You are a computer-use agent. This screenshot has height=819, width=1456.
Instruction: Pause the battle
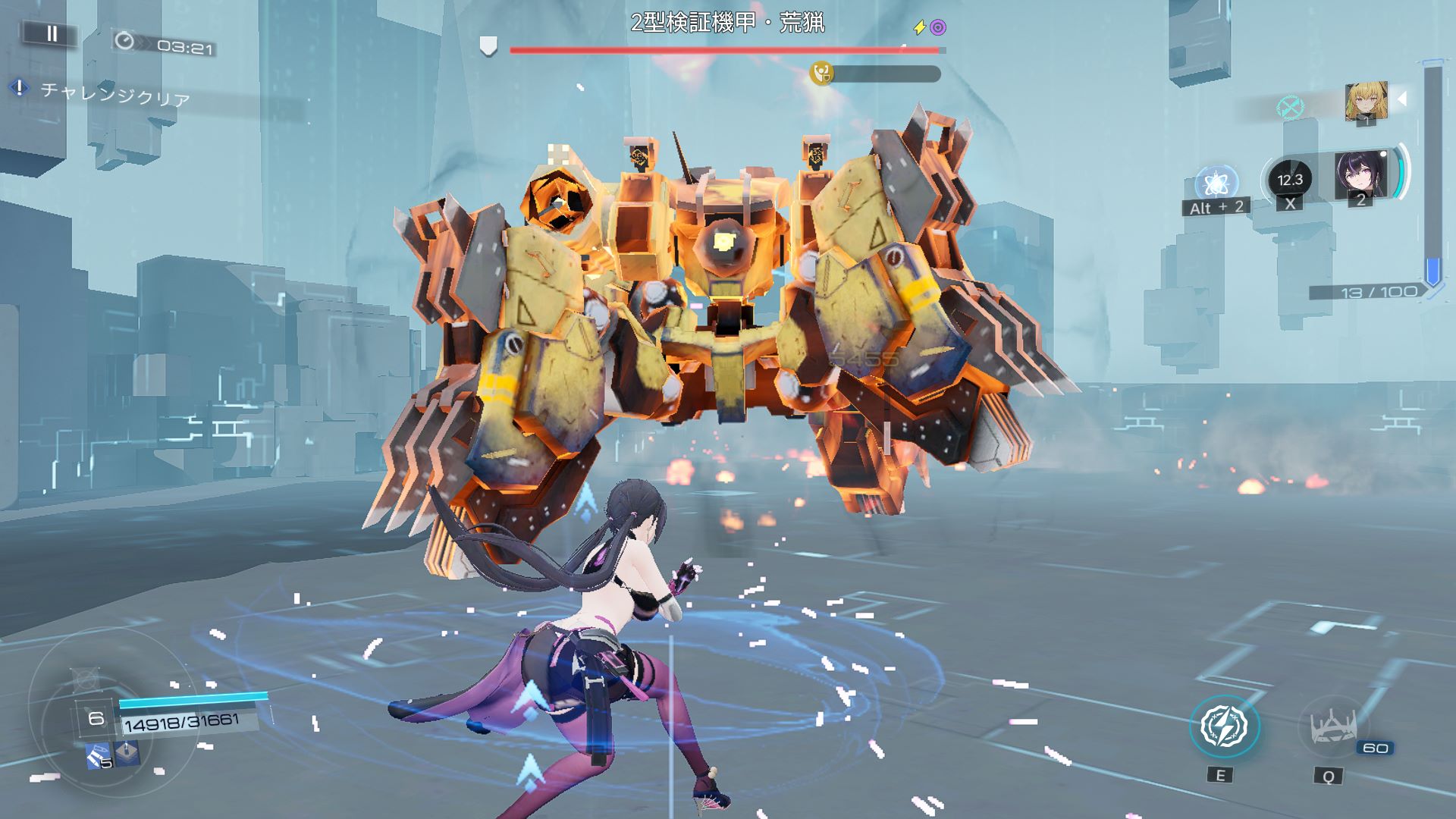tap(52, 33)
